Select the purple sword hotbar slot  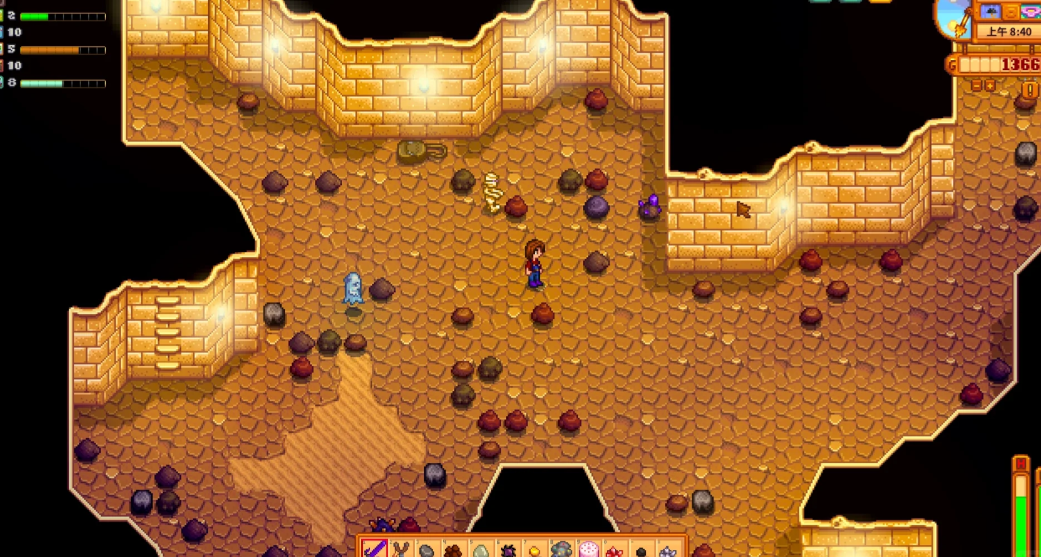pyautogui.click(x=374, y=549)
